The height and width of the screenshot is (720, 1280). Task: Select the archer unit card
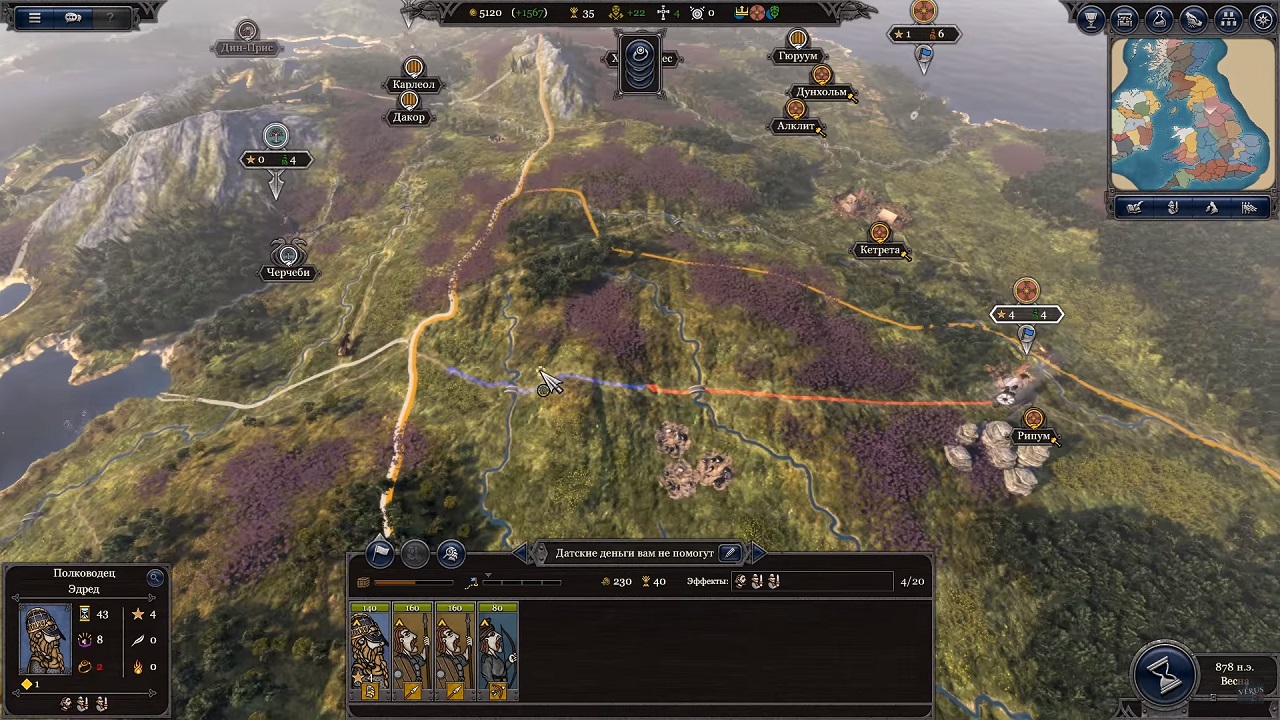tap(498, 651)
